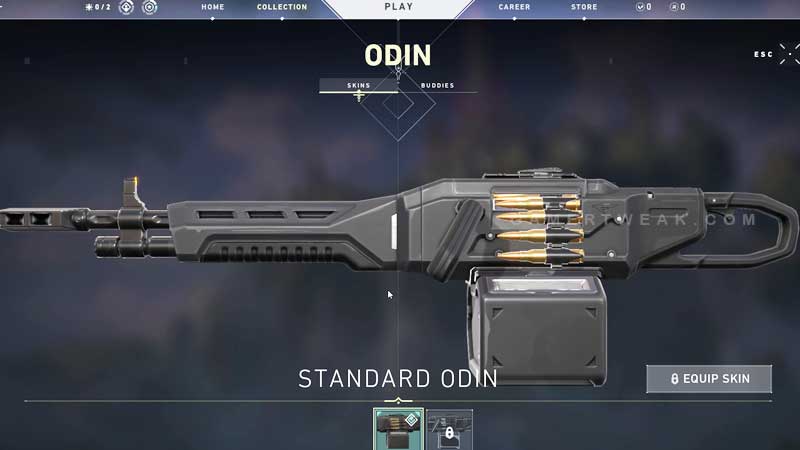Choose the locked Odin skin thumbnail
This screenshot has height=450, width=800.
450,429
